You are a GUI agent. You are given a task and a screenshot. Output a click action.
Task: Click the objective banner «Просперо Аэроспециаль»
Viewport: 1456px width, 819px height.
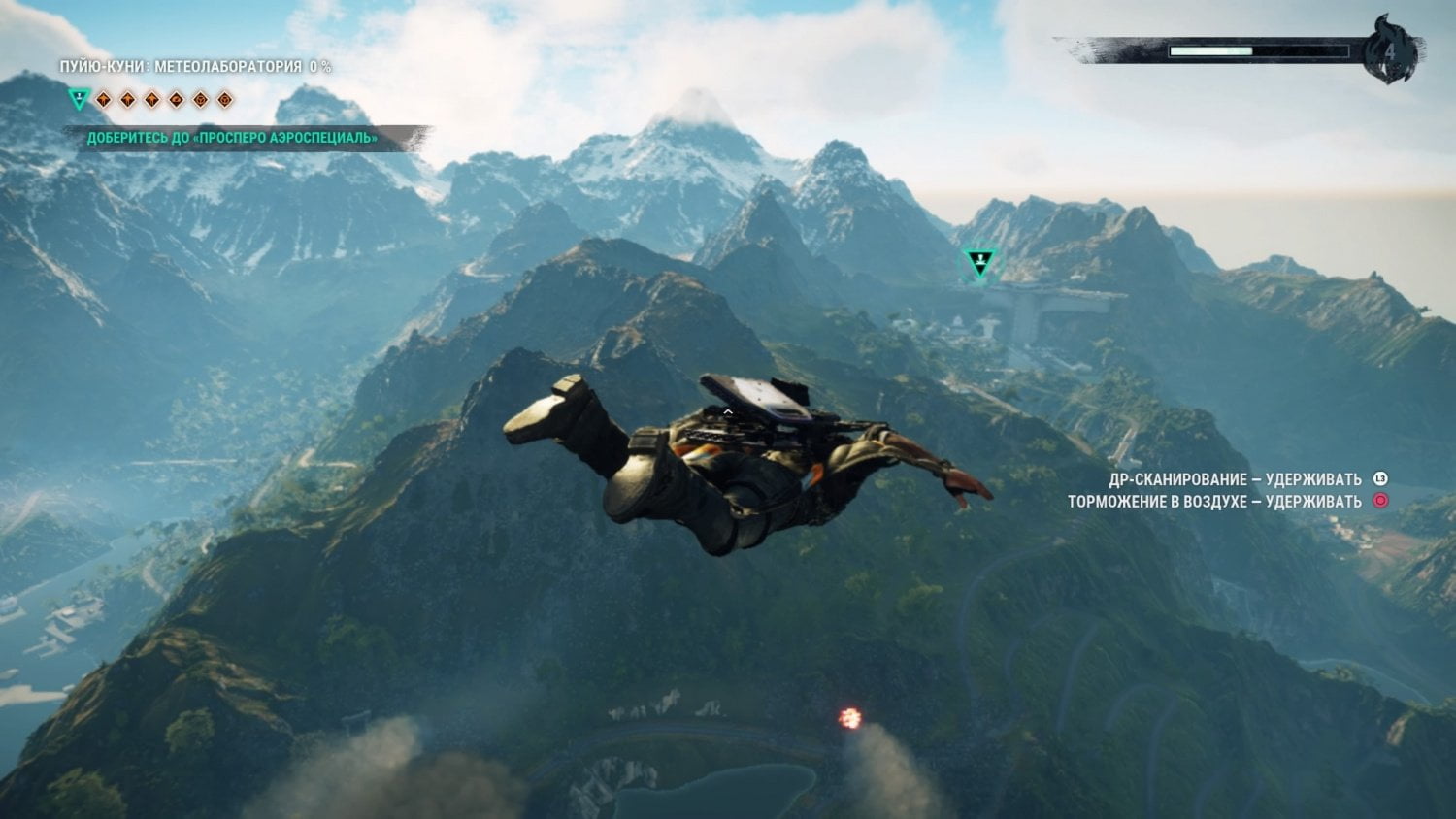click(x=233, y=138)
